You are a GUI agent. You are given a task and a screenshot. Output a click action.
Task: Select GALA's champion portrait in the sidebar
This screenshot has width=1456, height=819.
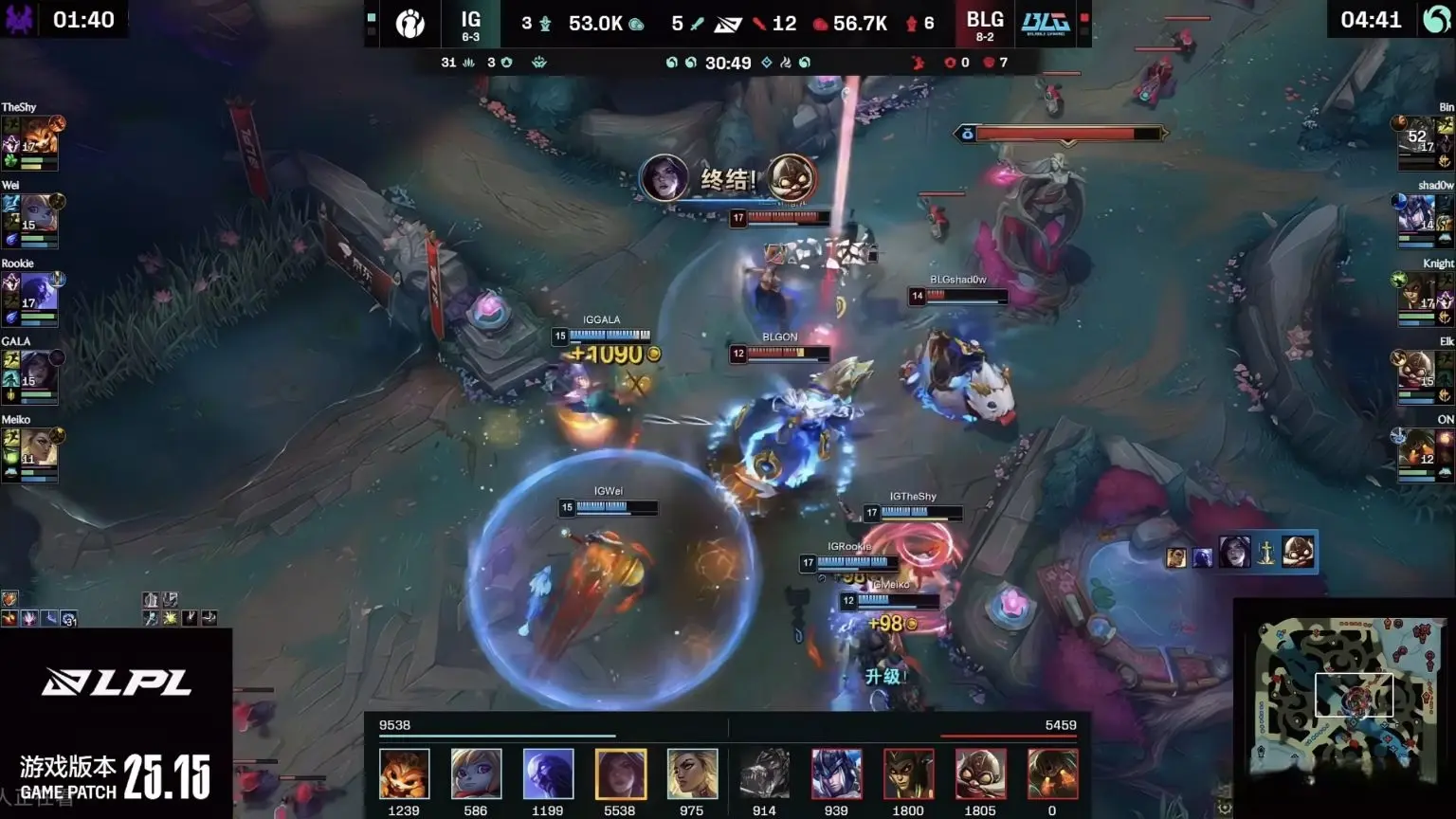tap(38, 371)
